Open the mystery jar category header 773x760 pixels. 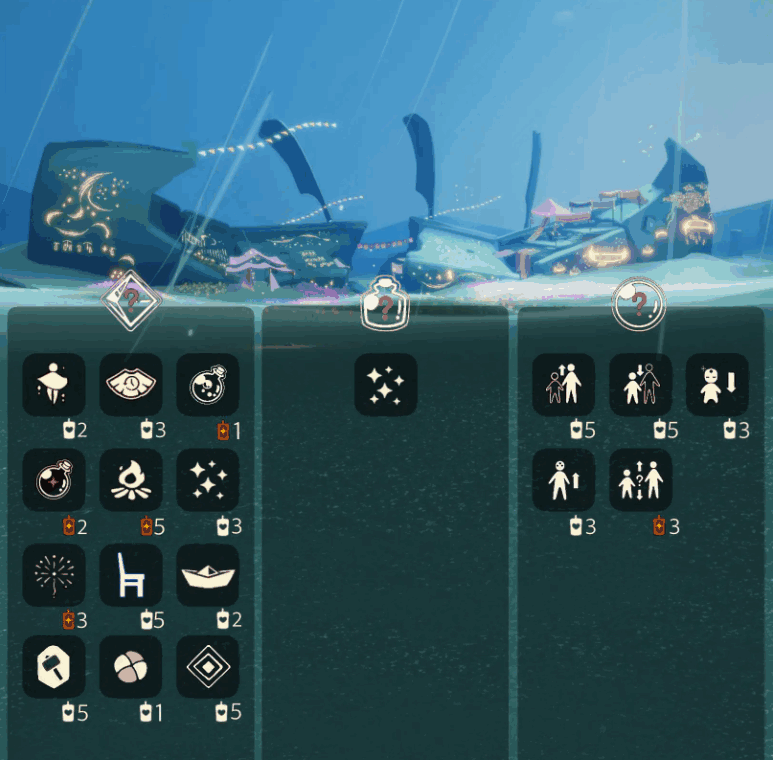pyautogui.click(x=386, y=305)
